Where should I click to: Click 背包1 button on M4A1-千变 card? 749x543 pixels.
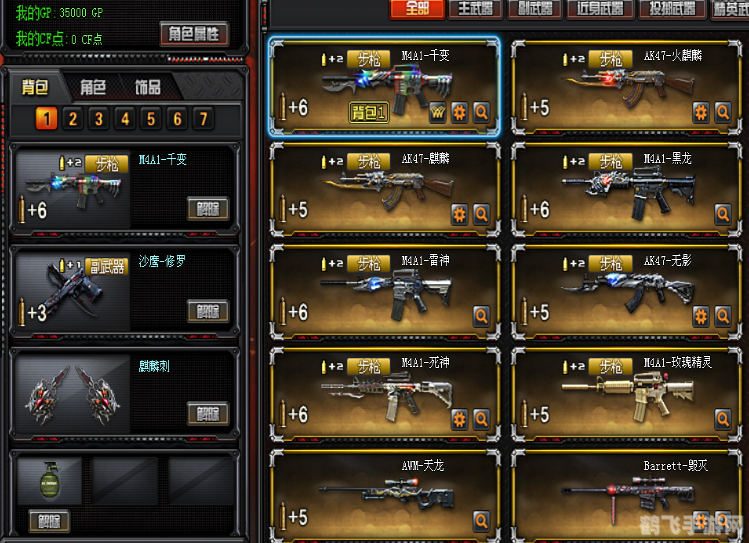[x=369, y=111]
